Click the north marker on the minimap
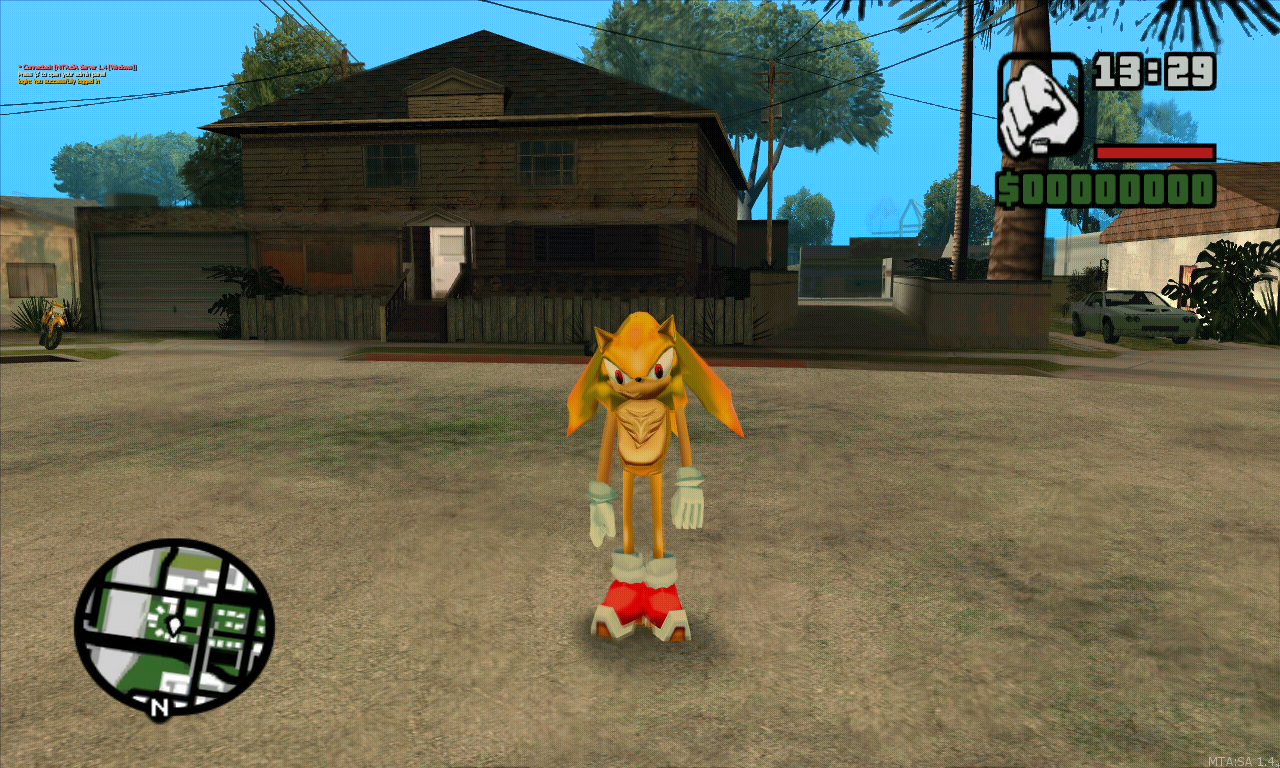The height and width of the screenshot is (768, 1280). 159,706
